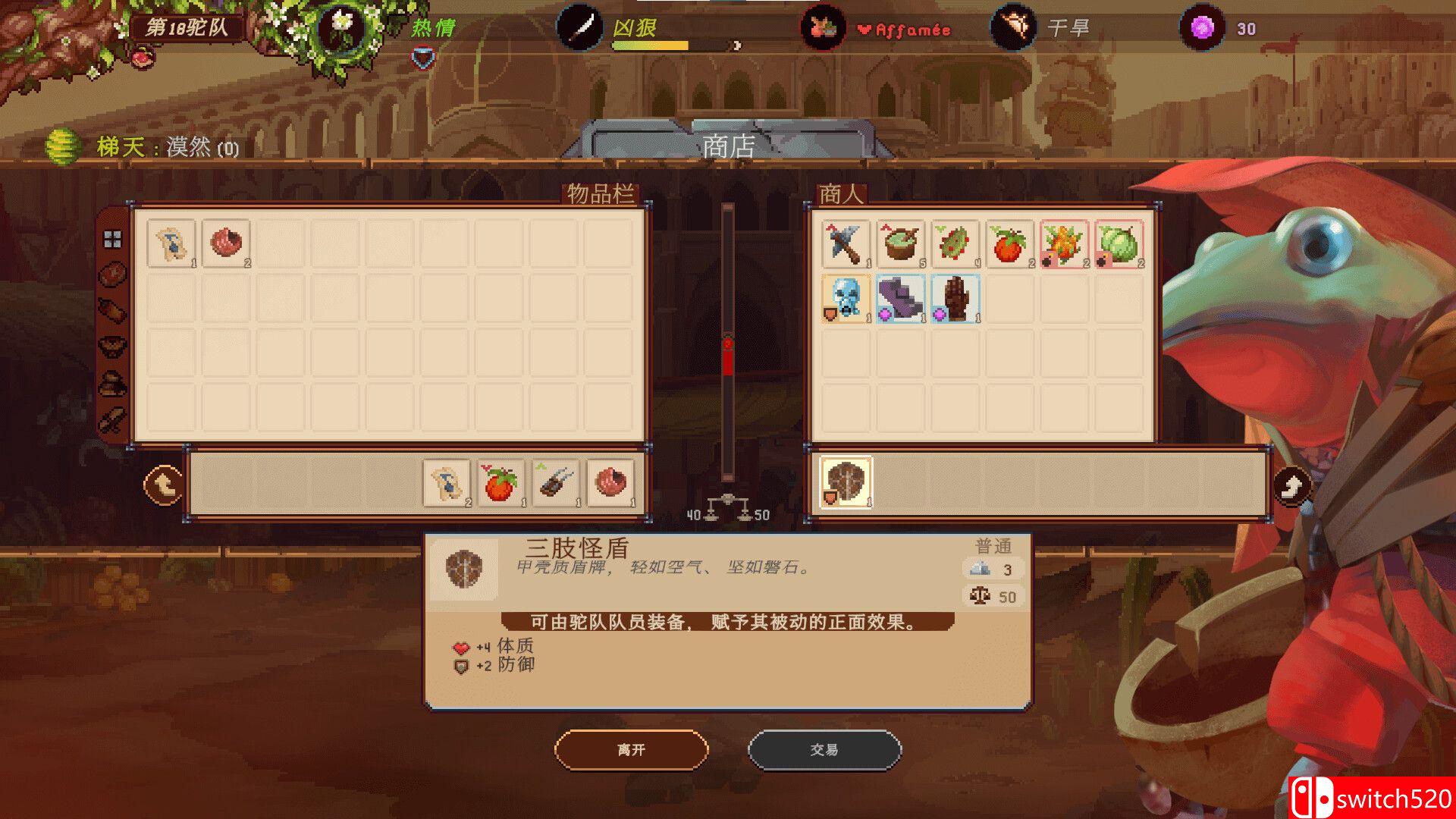Filter inventory by the bowl category
This screenshot has width=1456, height=819.
pos(112,347)
